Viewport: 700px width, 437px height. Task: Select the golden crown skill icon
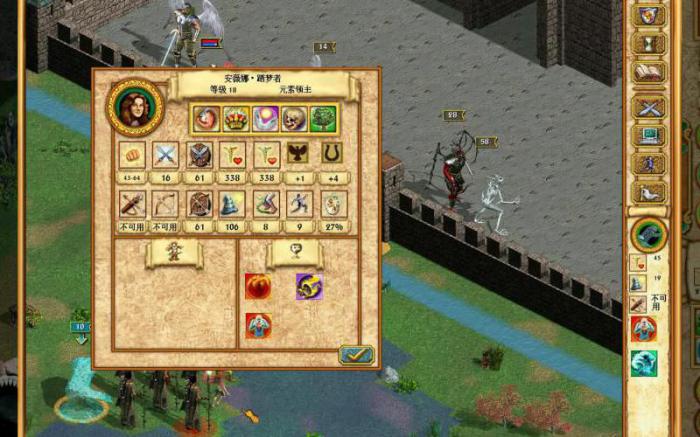[x=236, y=119]
